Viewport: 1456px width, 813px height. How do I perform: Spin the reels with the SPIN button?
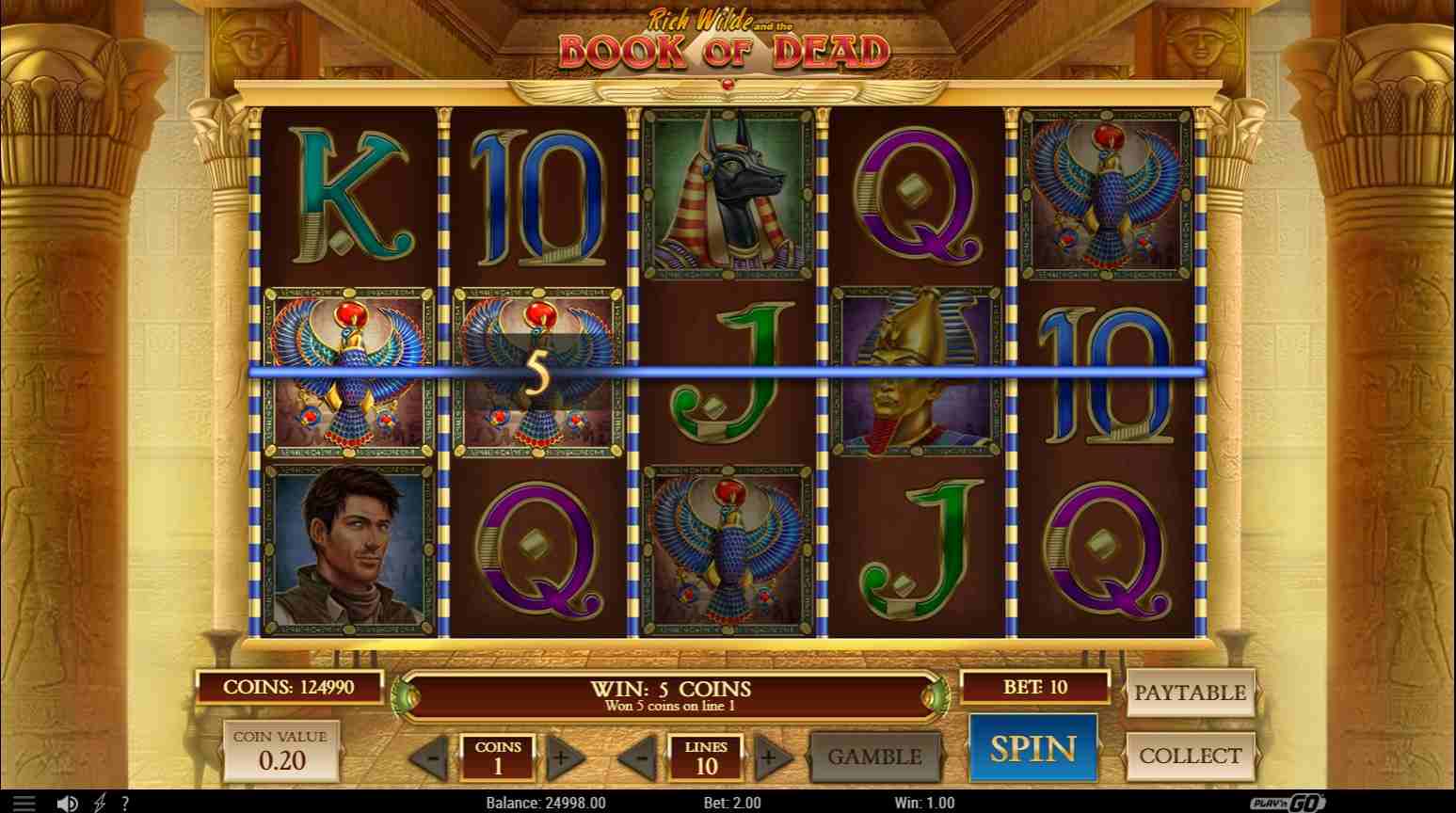[x=1032, y=748]
